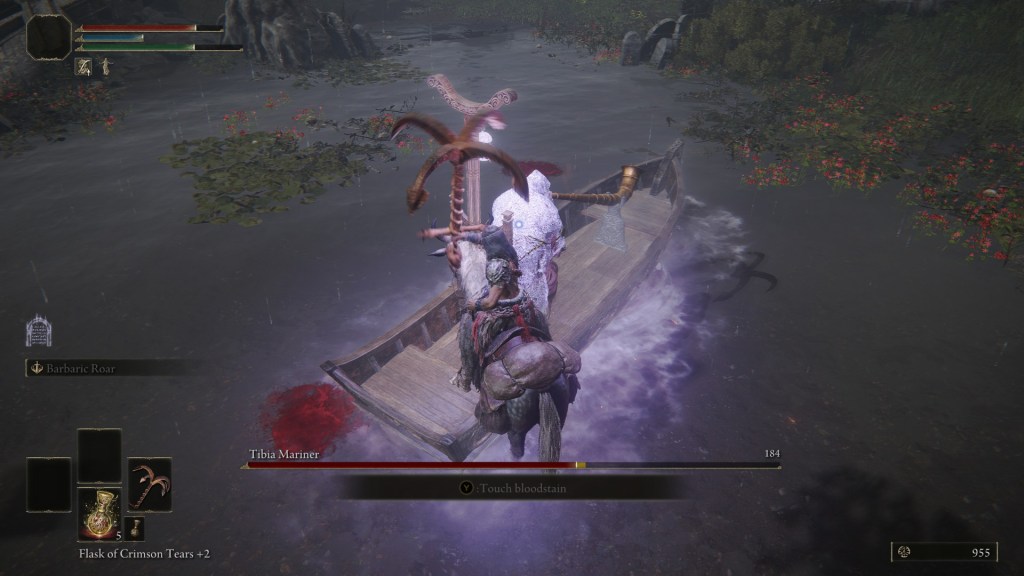Click the anchor weapon slot
The height and width of the screenshot is (576, 1024).
pyautogui.click(x=149, y=484)
